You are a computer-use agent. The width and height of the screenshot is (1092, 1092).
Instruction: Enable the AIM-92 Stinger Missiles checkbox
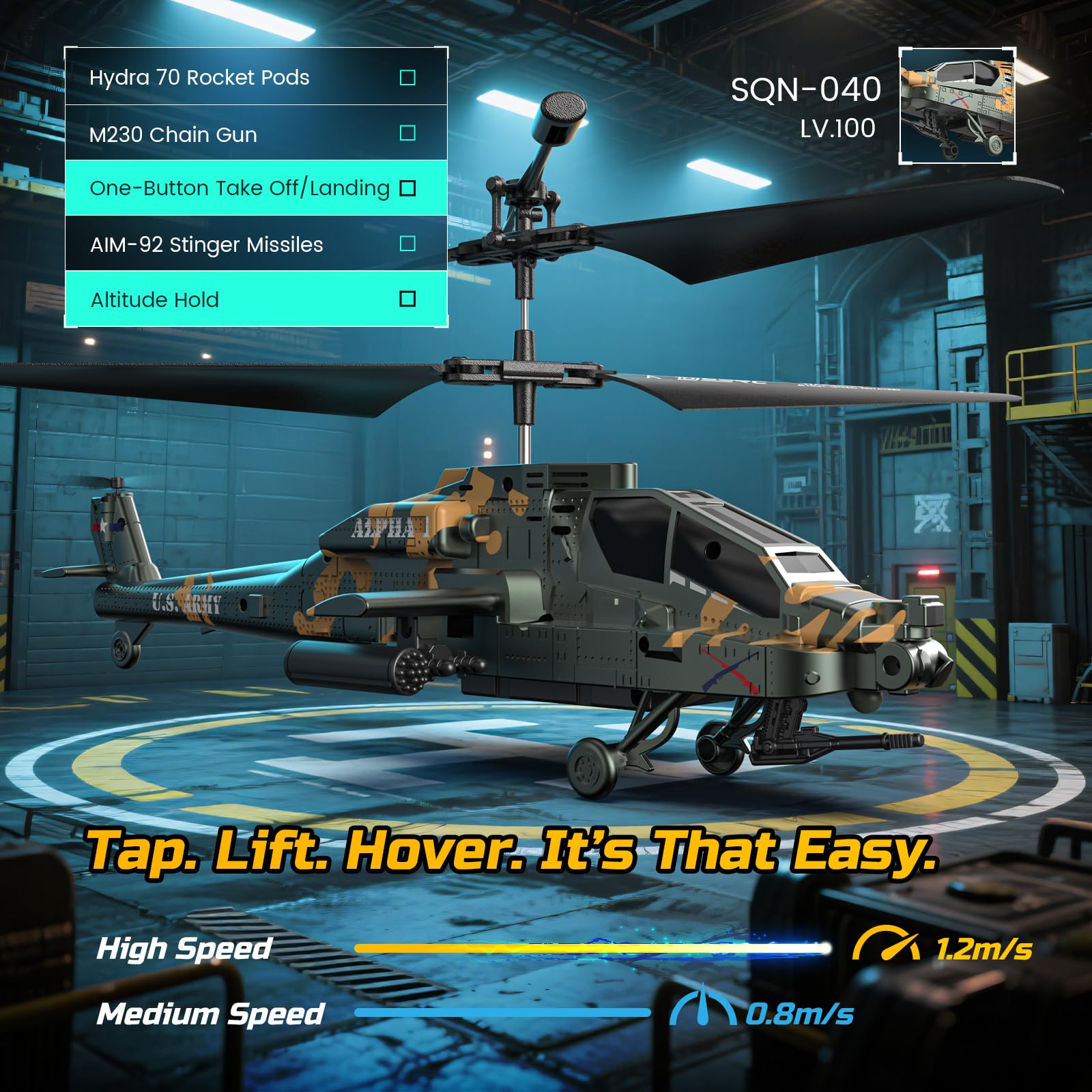point(407,244)
